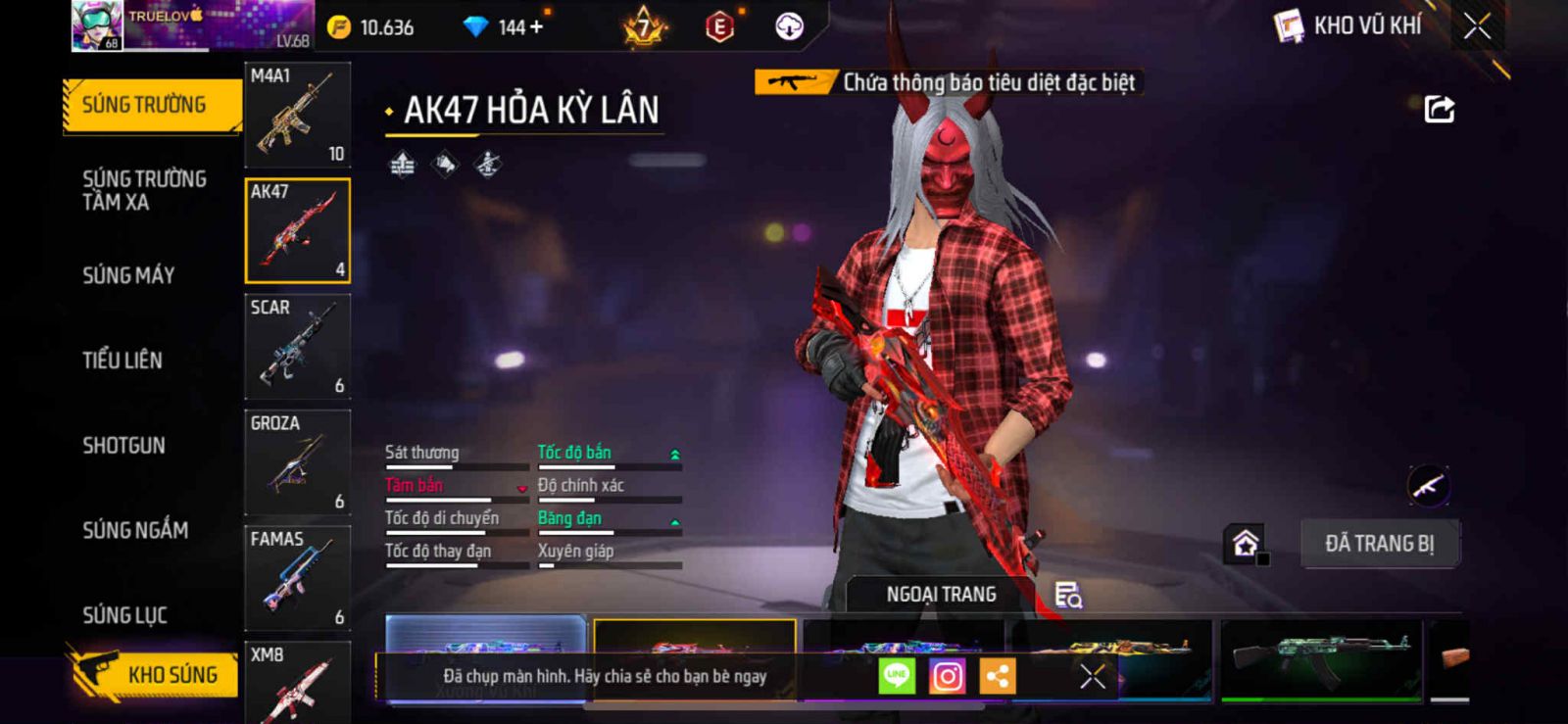Open the SÚNG MÁY weapon category
This screenshot has height=724, width=1568.
pos(128,275)
